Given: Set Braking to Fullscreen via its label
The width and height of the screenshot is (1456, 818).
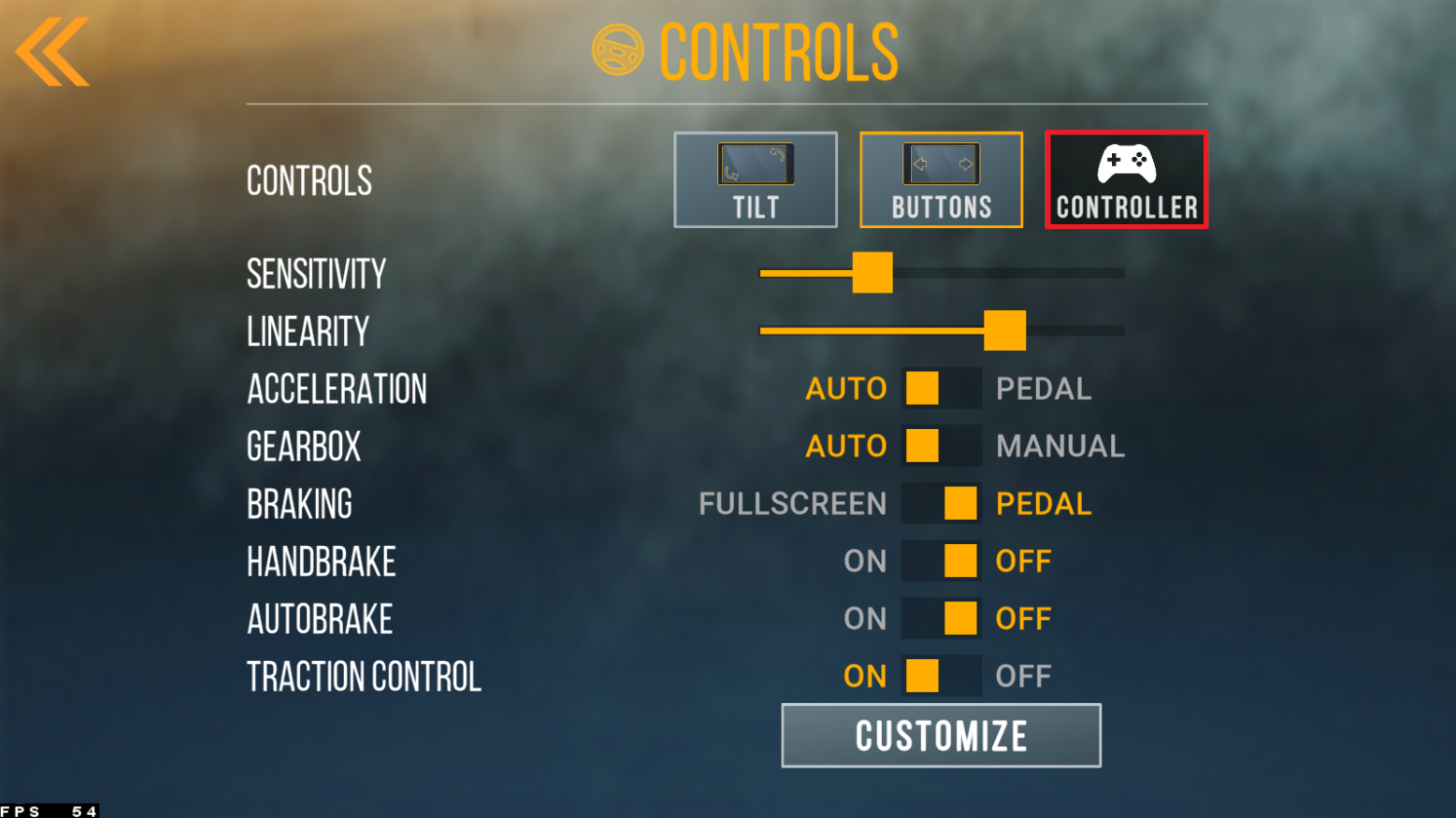Looking at the screenshot, I should 792,504.
